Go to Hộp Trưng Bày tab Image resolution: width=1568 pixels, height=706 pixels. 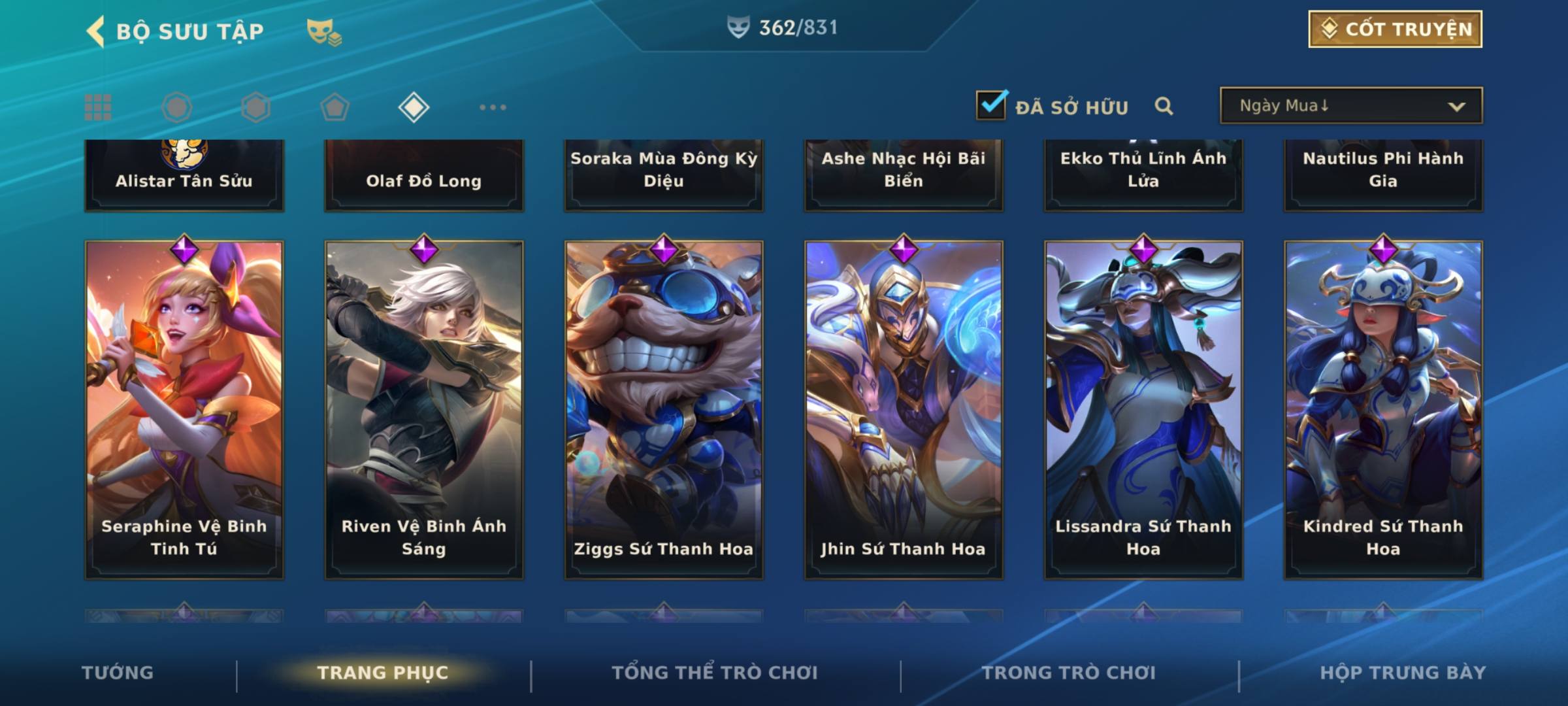1403,673
